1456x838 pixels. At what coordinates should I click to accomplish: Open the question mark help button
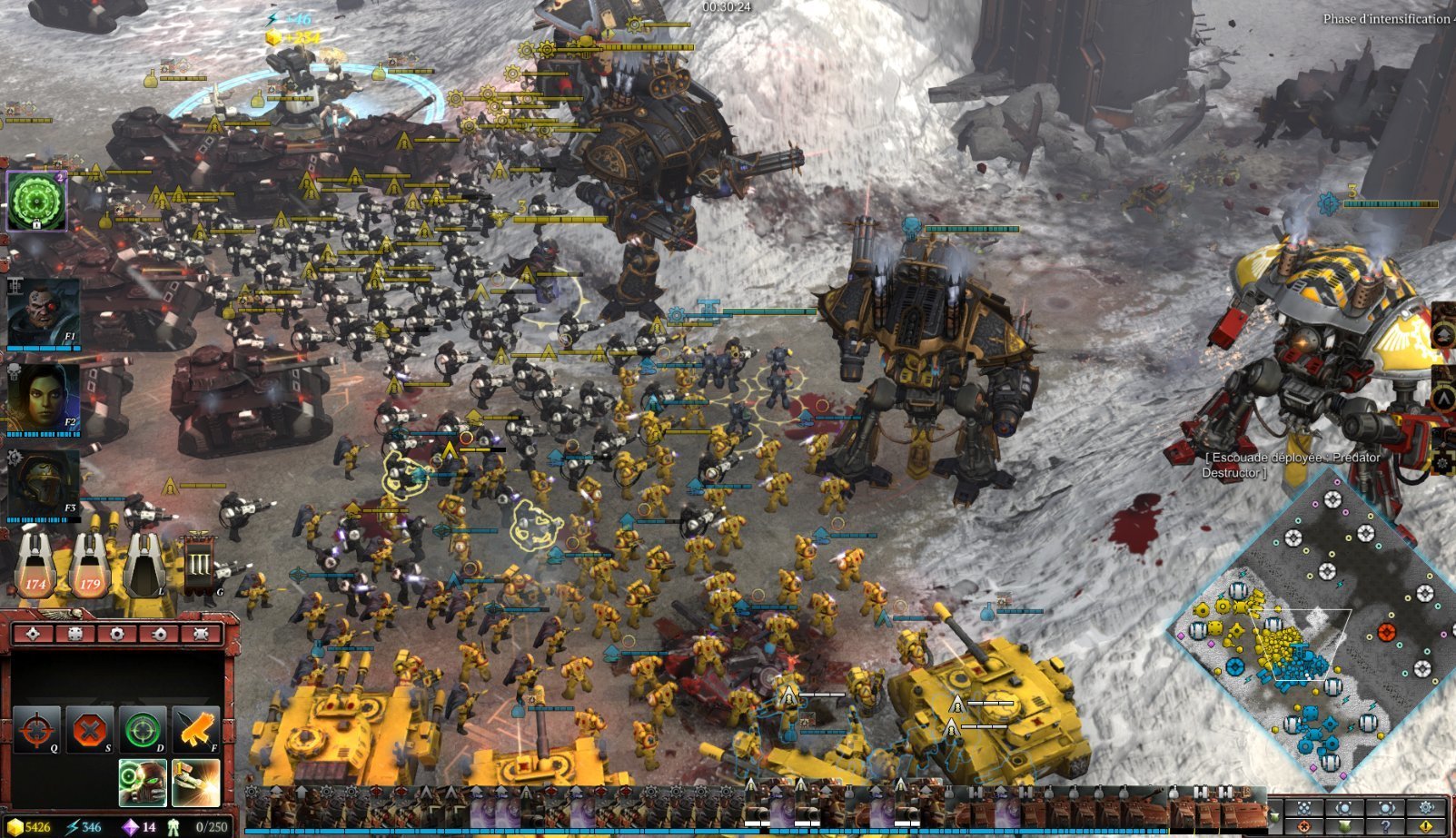(x=1385, y=826)
